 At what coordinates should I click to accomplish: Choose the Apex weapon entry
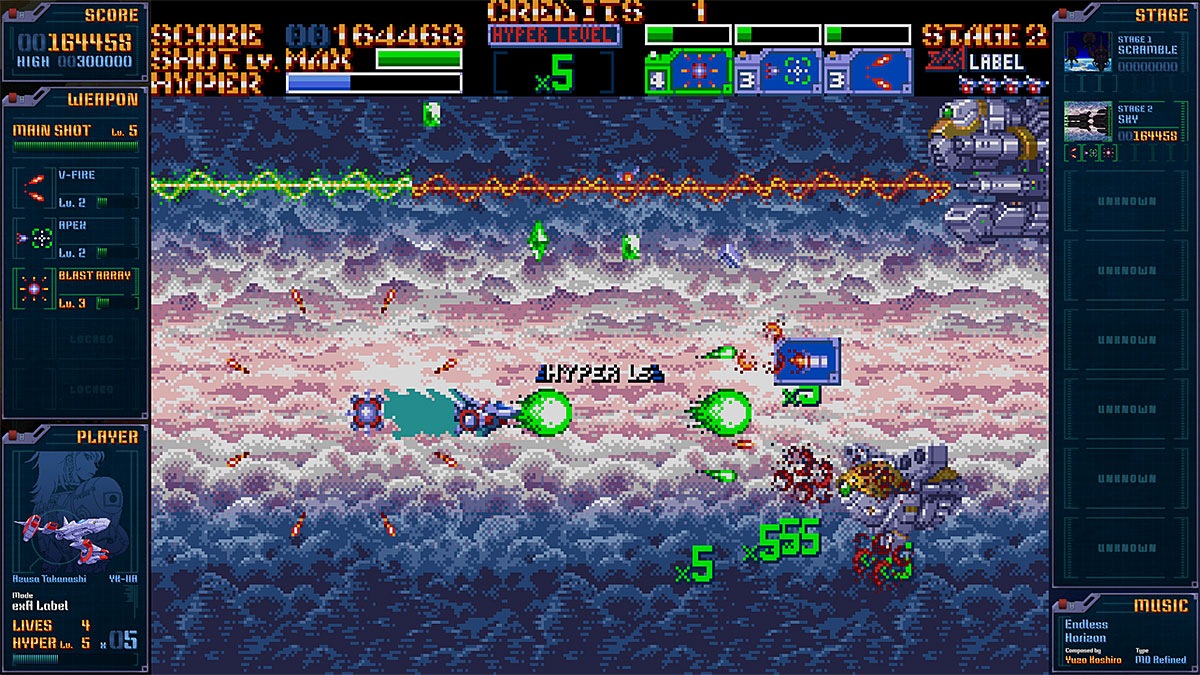(x=76, y=238)
